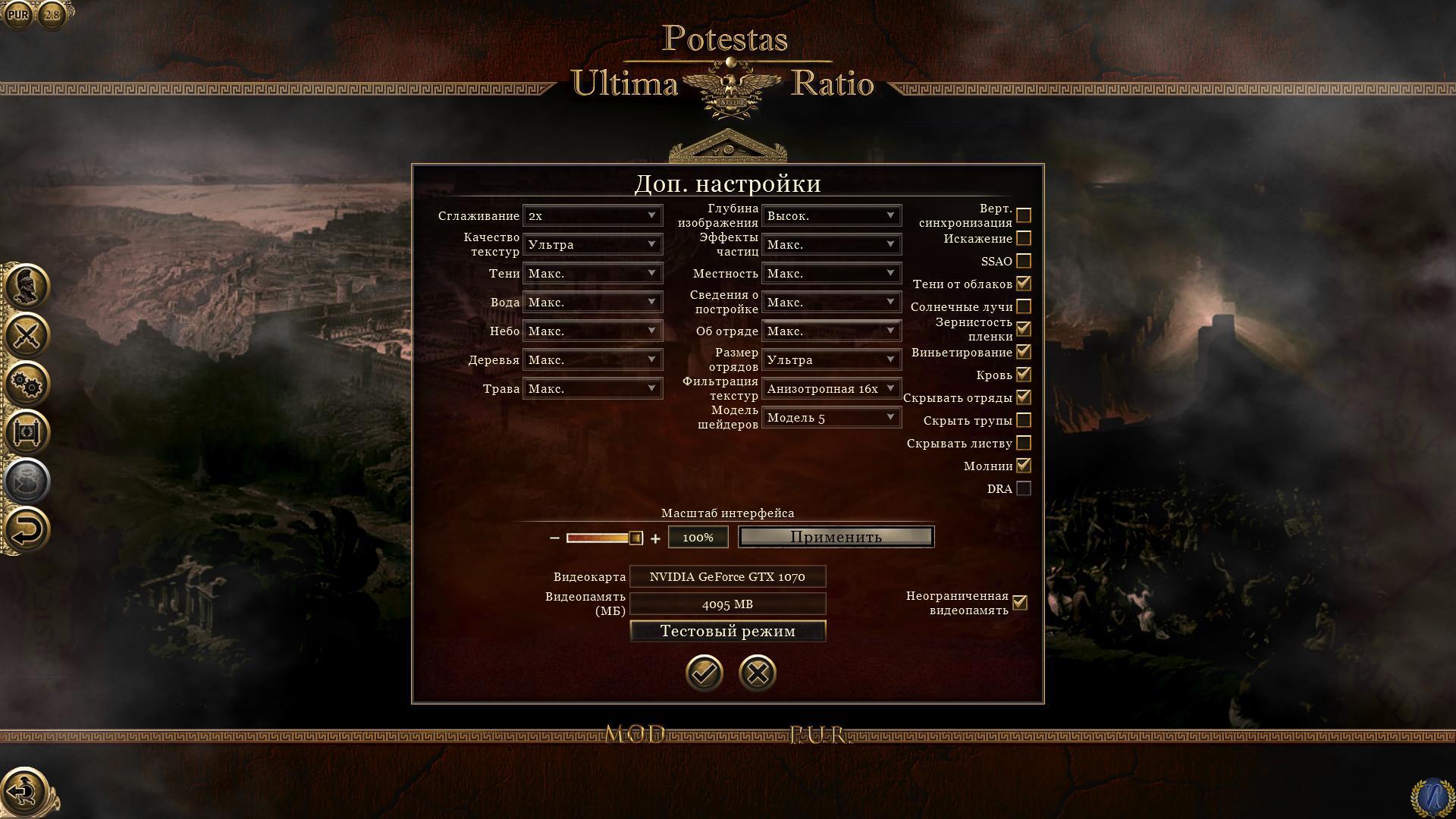Toggle Неограниченная видеопамять checkbox
The image size is (1456, 819).
coord(1020,603)
